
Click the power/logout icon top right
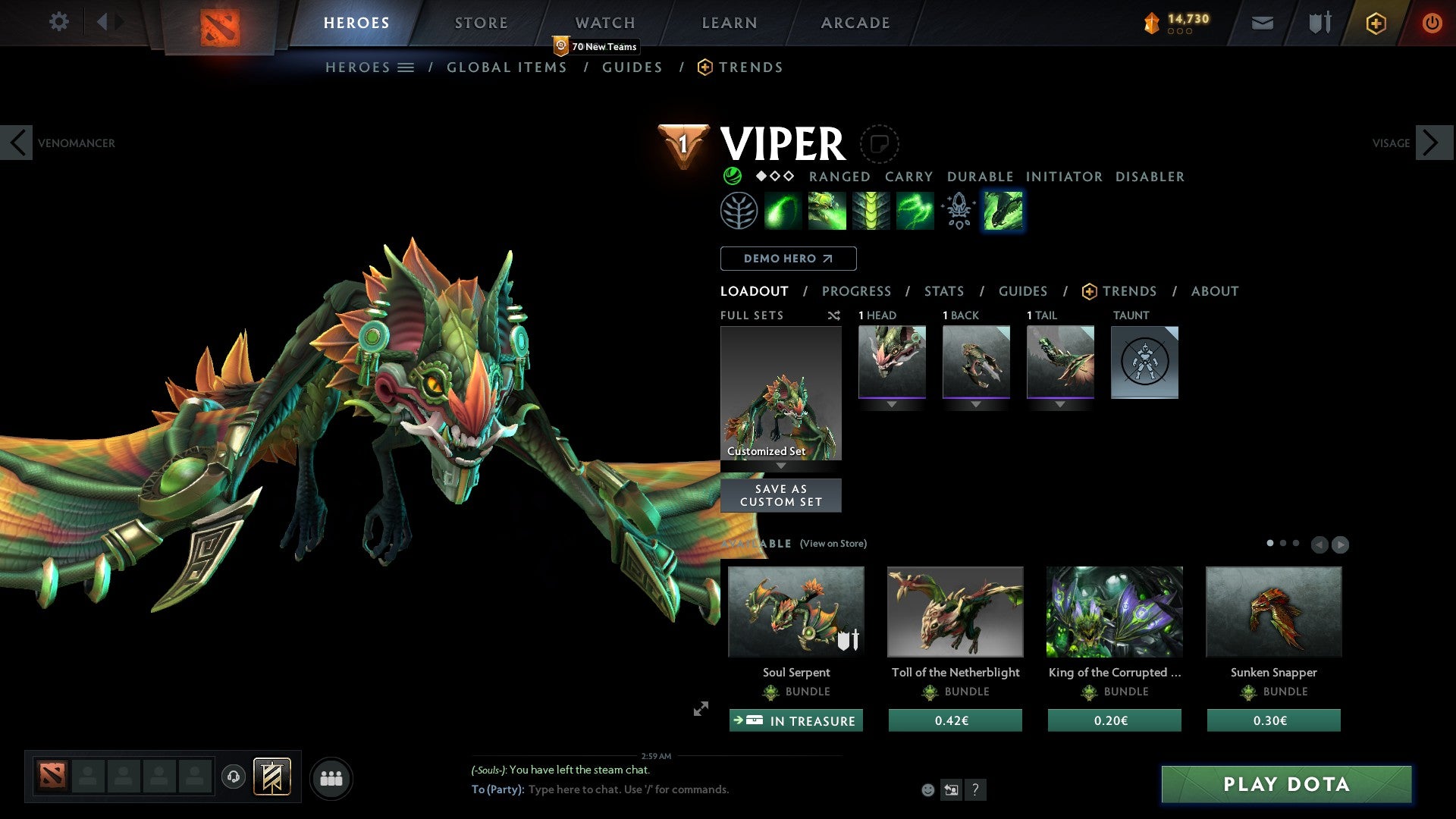[x=1432, y=23]
